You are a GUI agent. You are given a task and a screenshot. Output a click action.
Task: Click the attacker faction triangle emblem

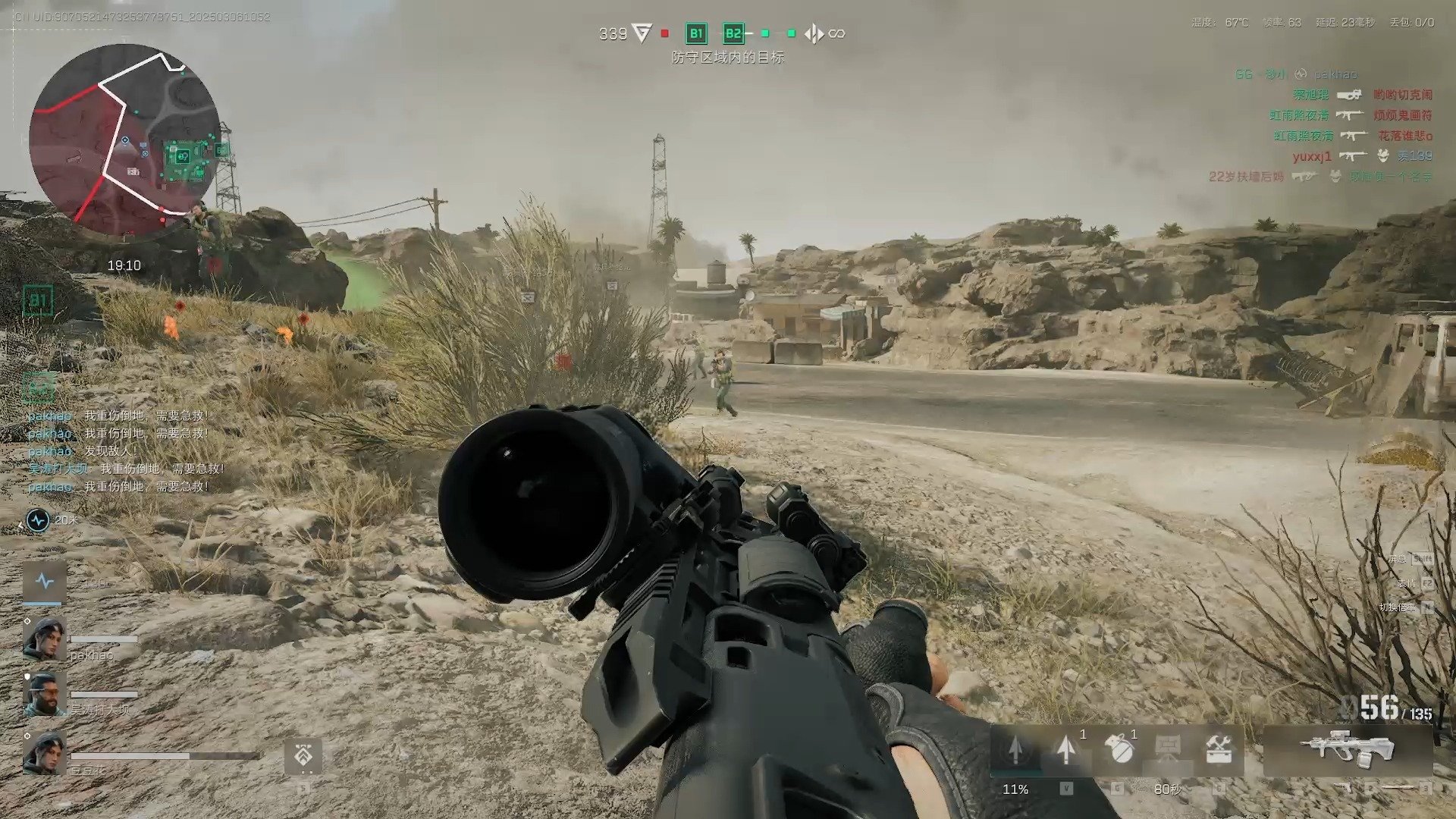pos(642,33)
